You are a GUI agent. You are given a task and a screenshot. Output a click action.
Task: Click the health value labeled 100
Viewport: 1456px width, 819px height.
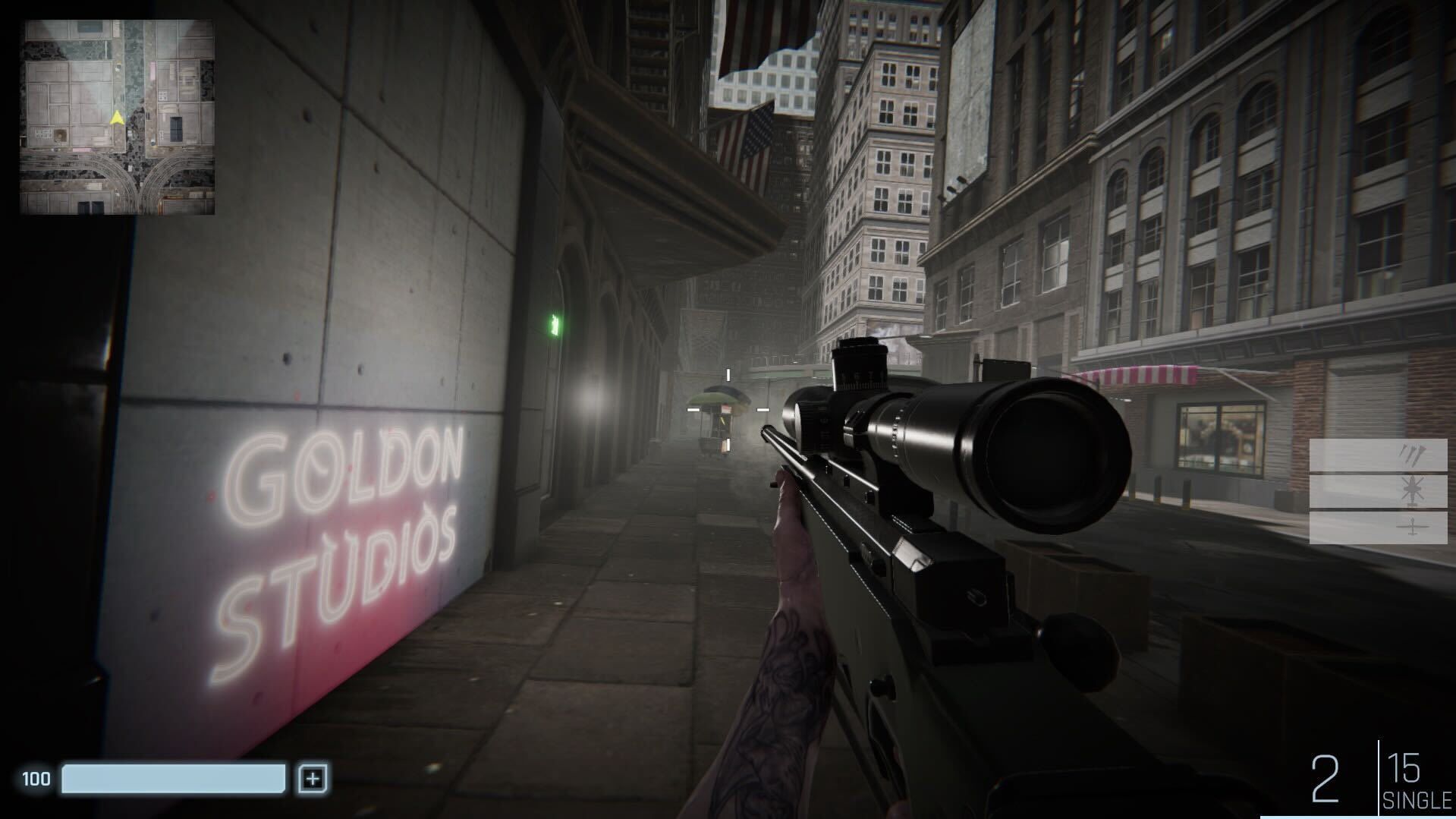coord(36,776)
